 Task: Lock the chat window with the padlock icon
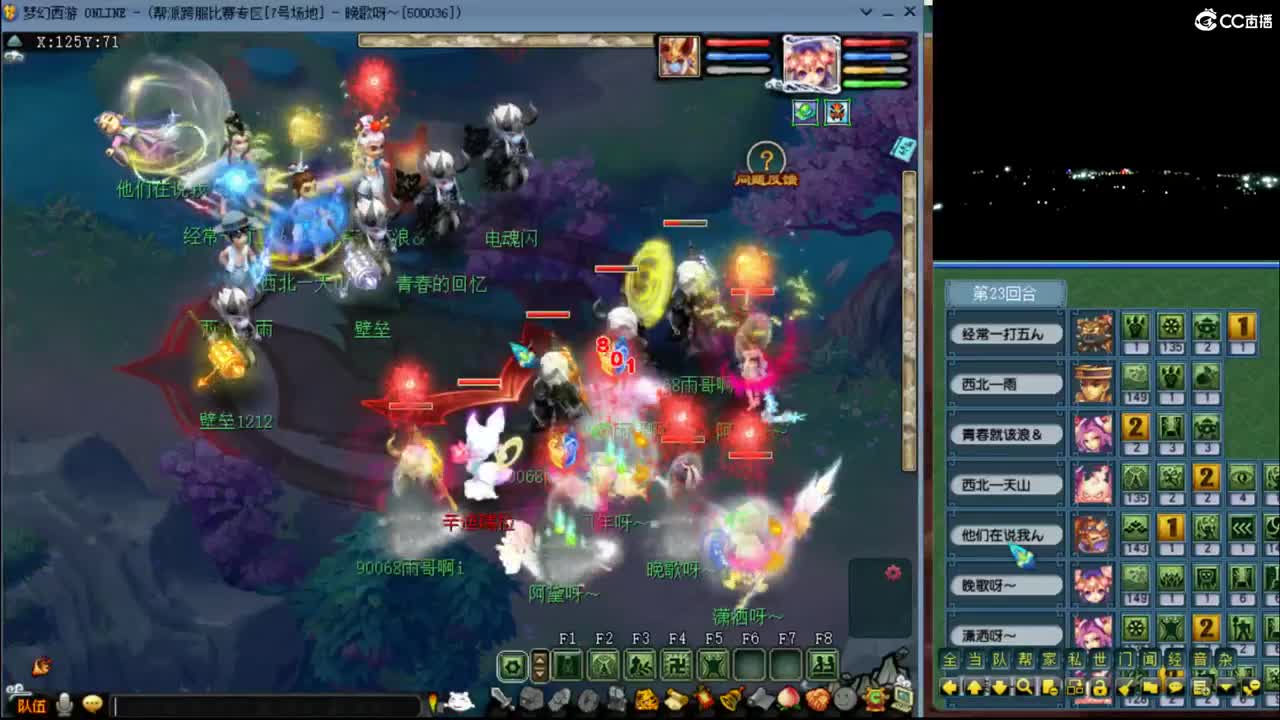tap(1099, 687)
